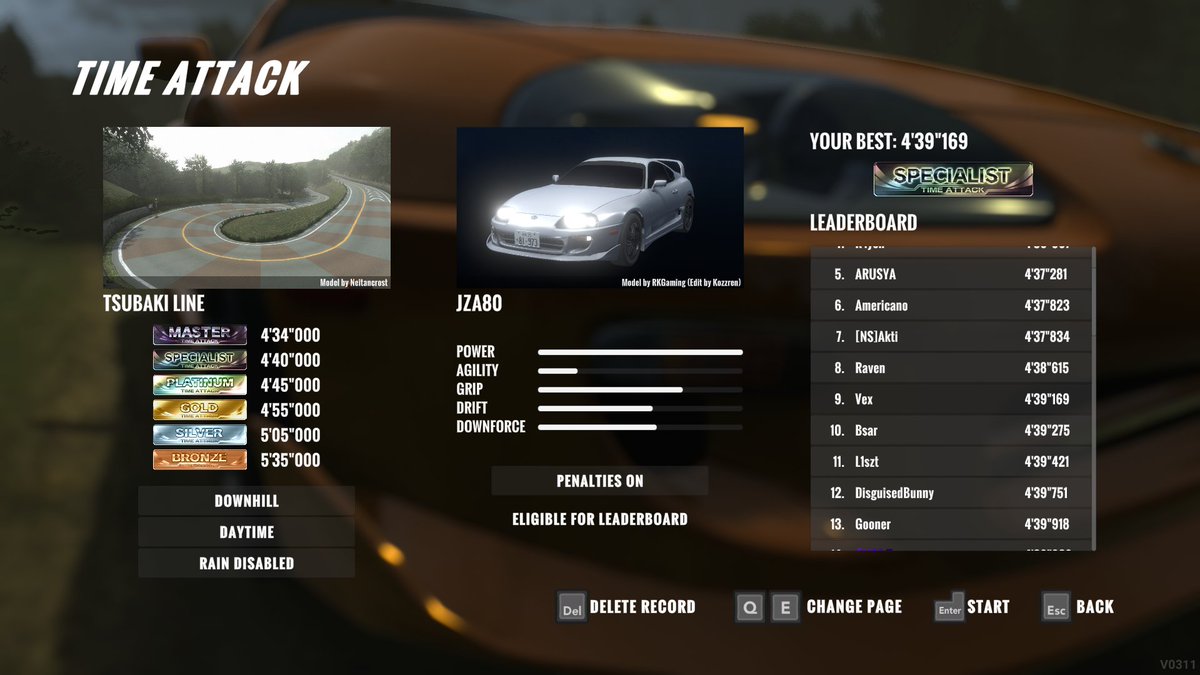Select DisguisedBunny's leaderboard row

pyautogui.click(x=951, y=493)
